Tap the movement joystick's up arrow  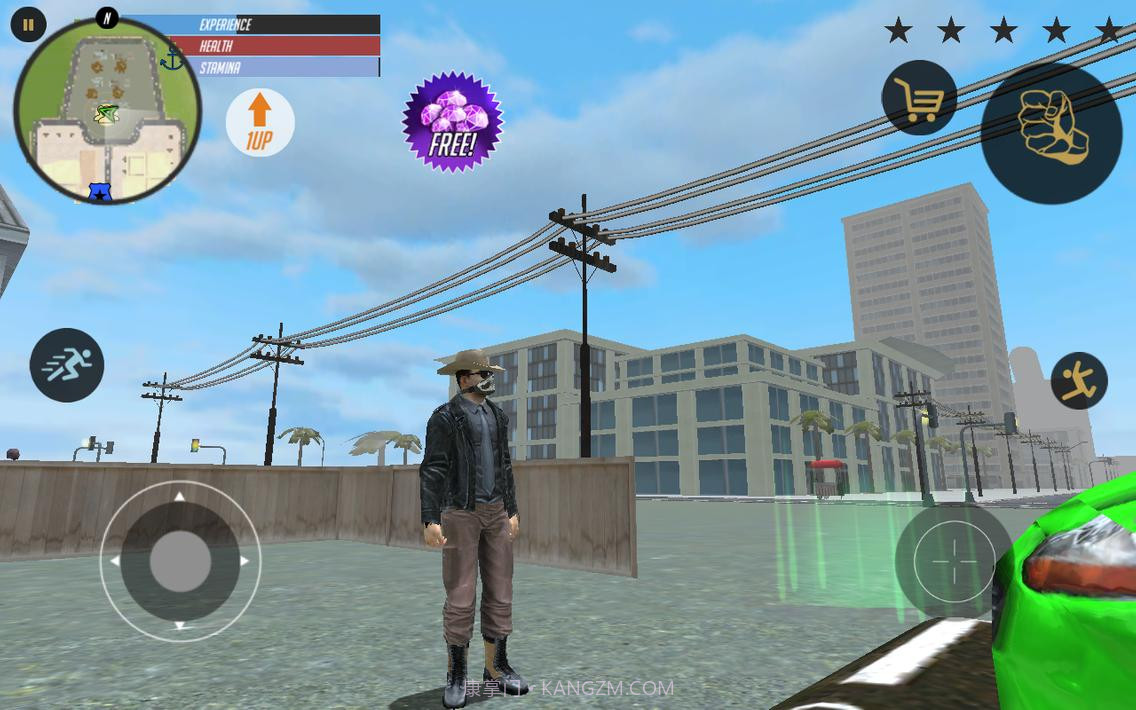click(180, 496)
